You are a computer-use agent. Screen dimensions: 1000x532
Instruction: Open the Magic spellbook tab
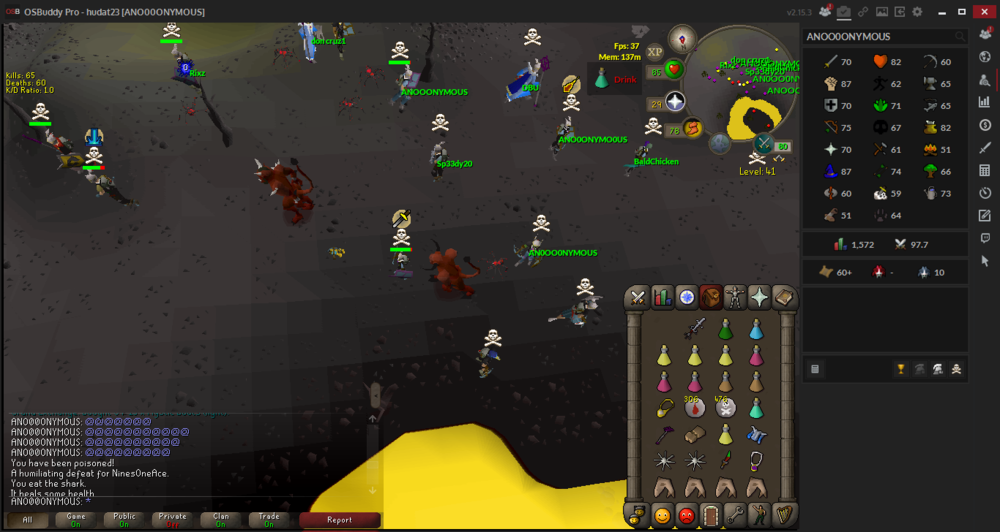[785, 297]
